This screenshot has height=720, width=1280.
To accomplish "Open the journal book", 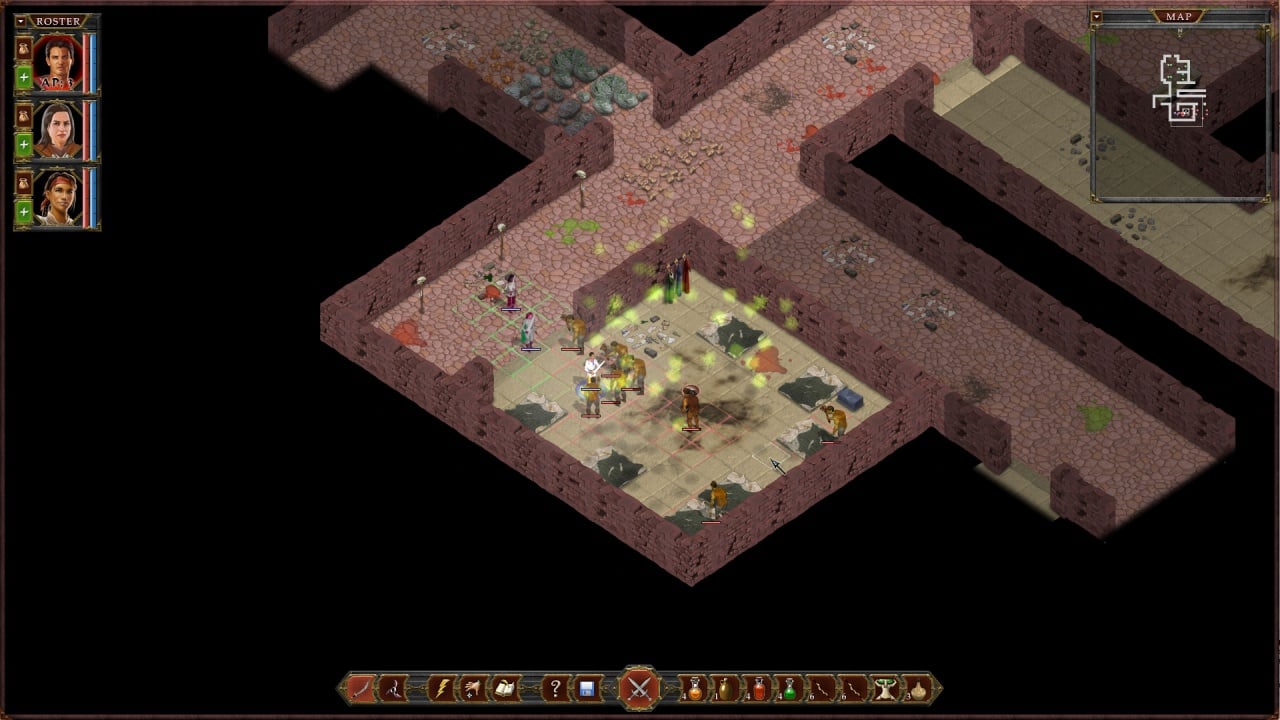I will [x=503, y=688].
